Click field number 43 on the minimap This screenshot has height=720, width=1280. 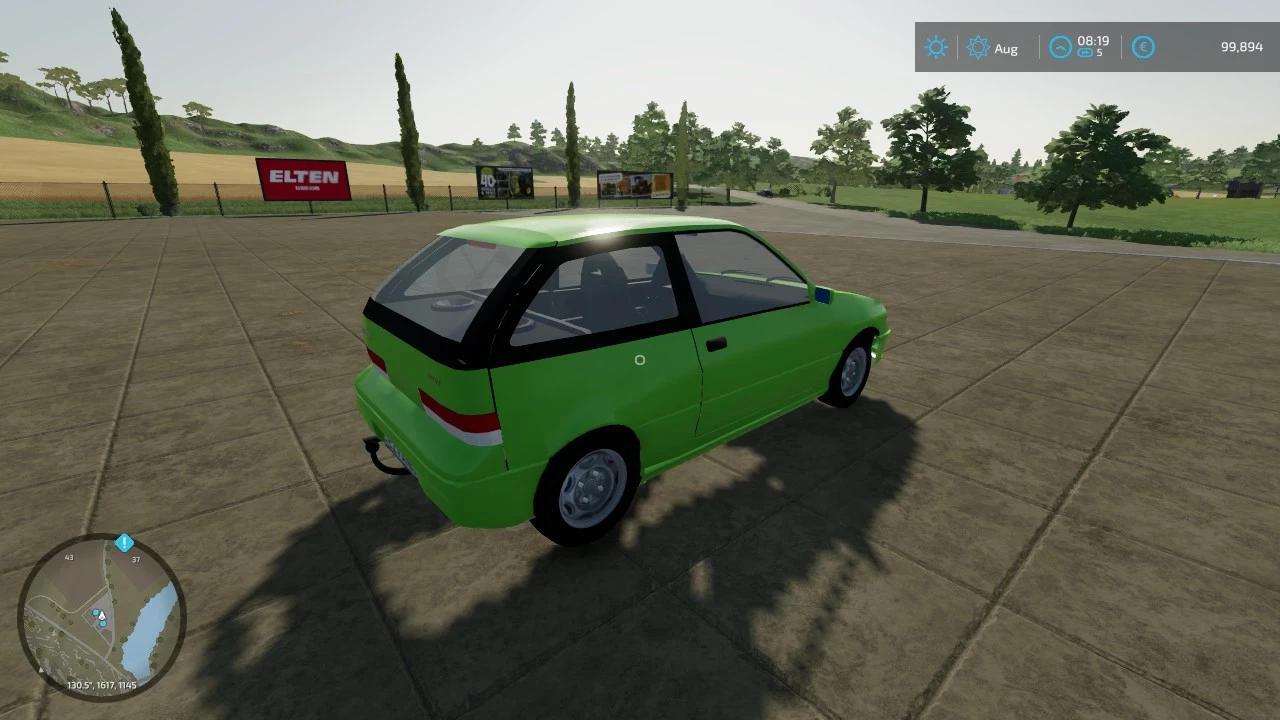[69, 558]
